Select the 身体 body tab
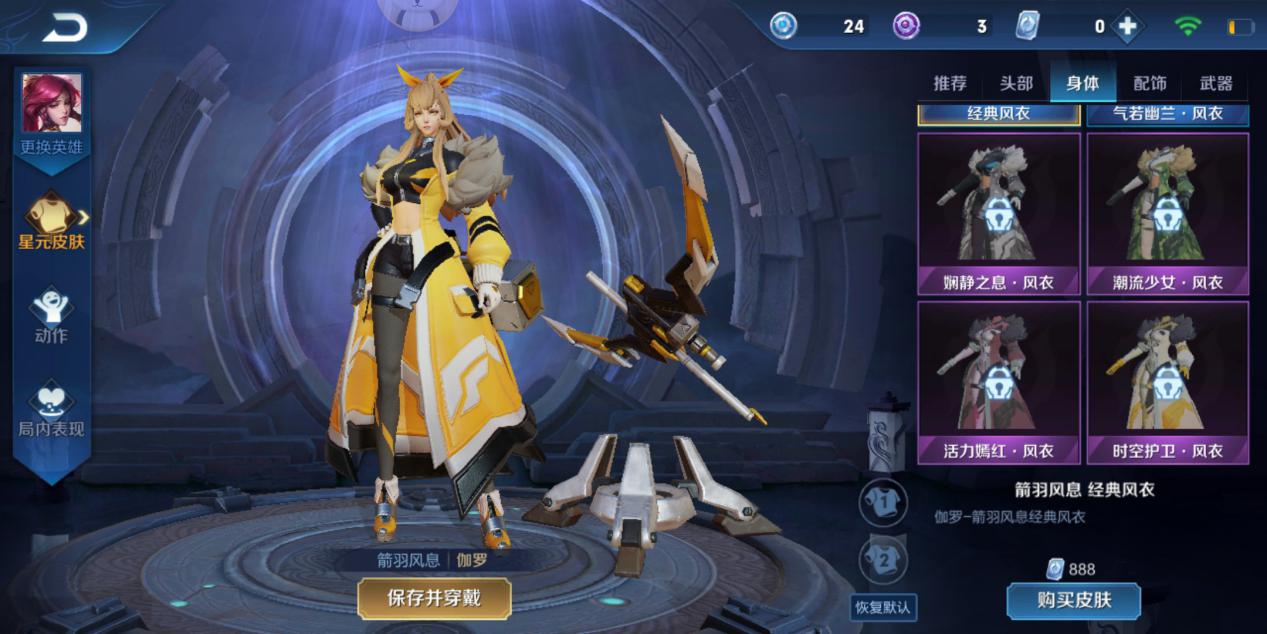This screenshot has width=1267, height=634. [1083, 84]
